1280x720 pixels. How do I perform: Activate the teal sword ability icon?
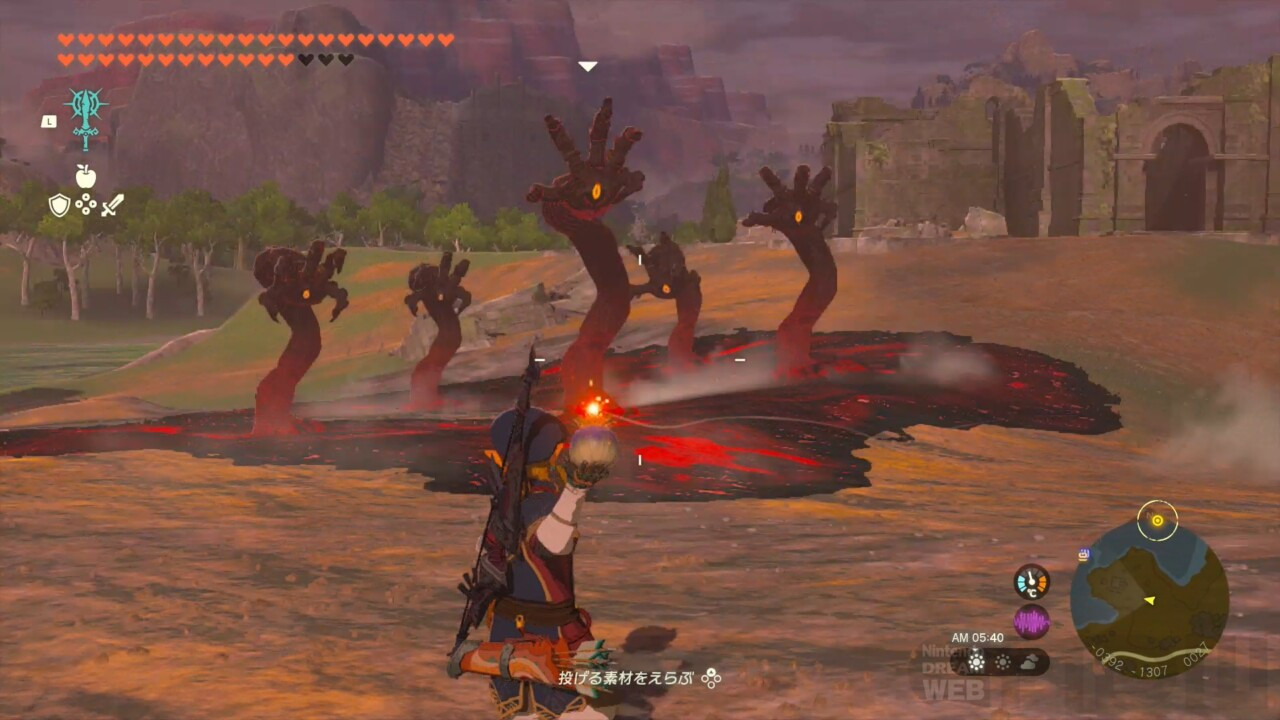click(x=86, y=116)
